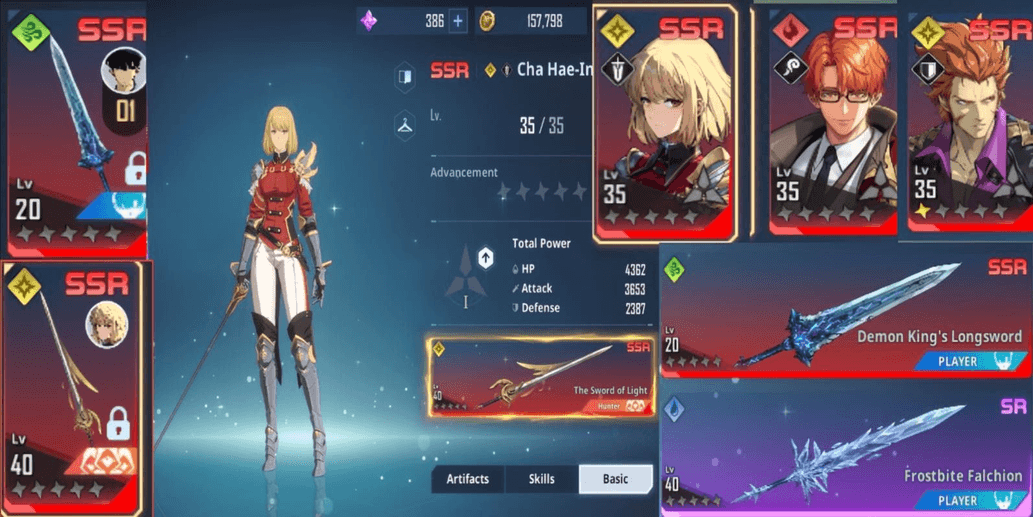
Task: Switch to the Artifacts tab
Action: [467, 479]
